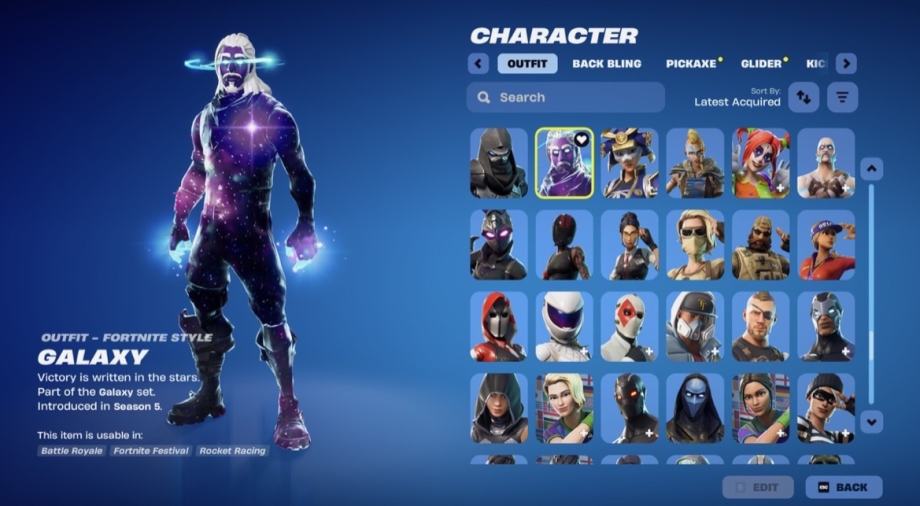Pick the orange-haired skull face paint outfit

pyautogui.click(x=760, y=163)
